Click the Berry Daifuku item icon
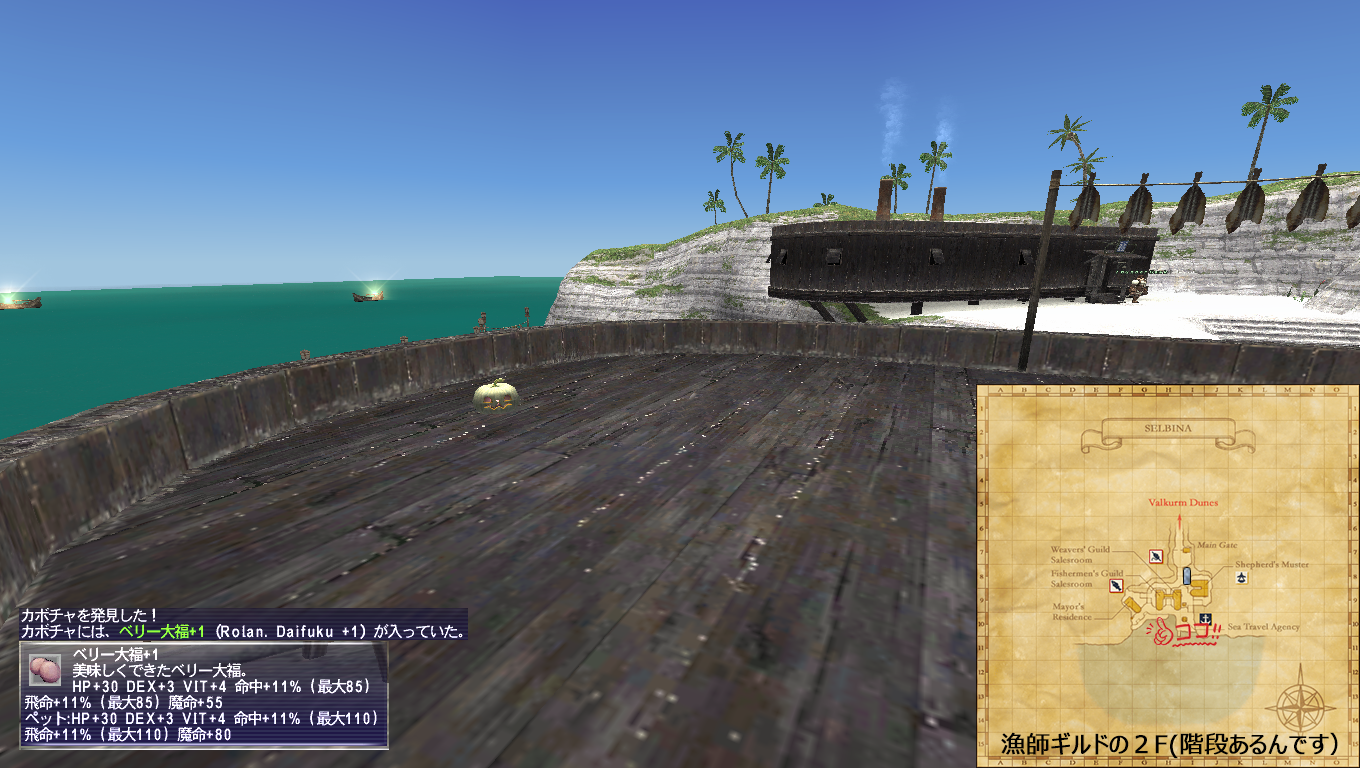1360x768 pixels. coord(45,669)
